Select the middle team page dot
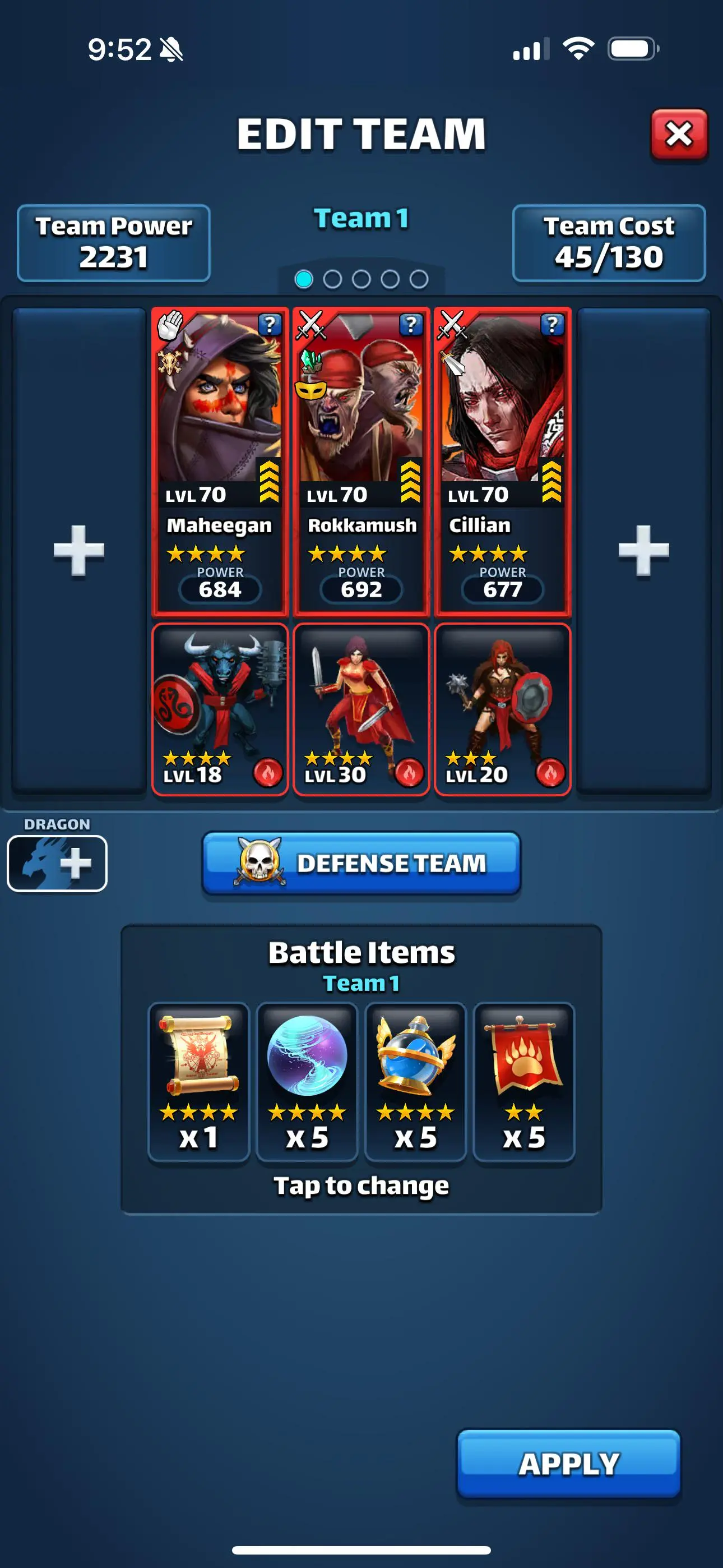 pos(361,278)
